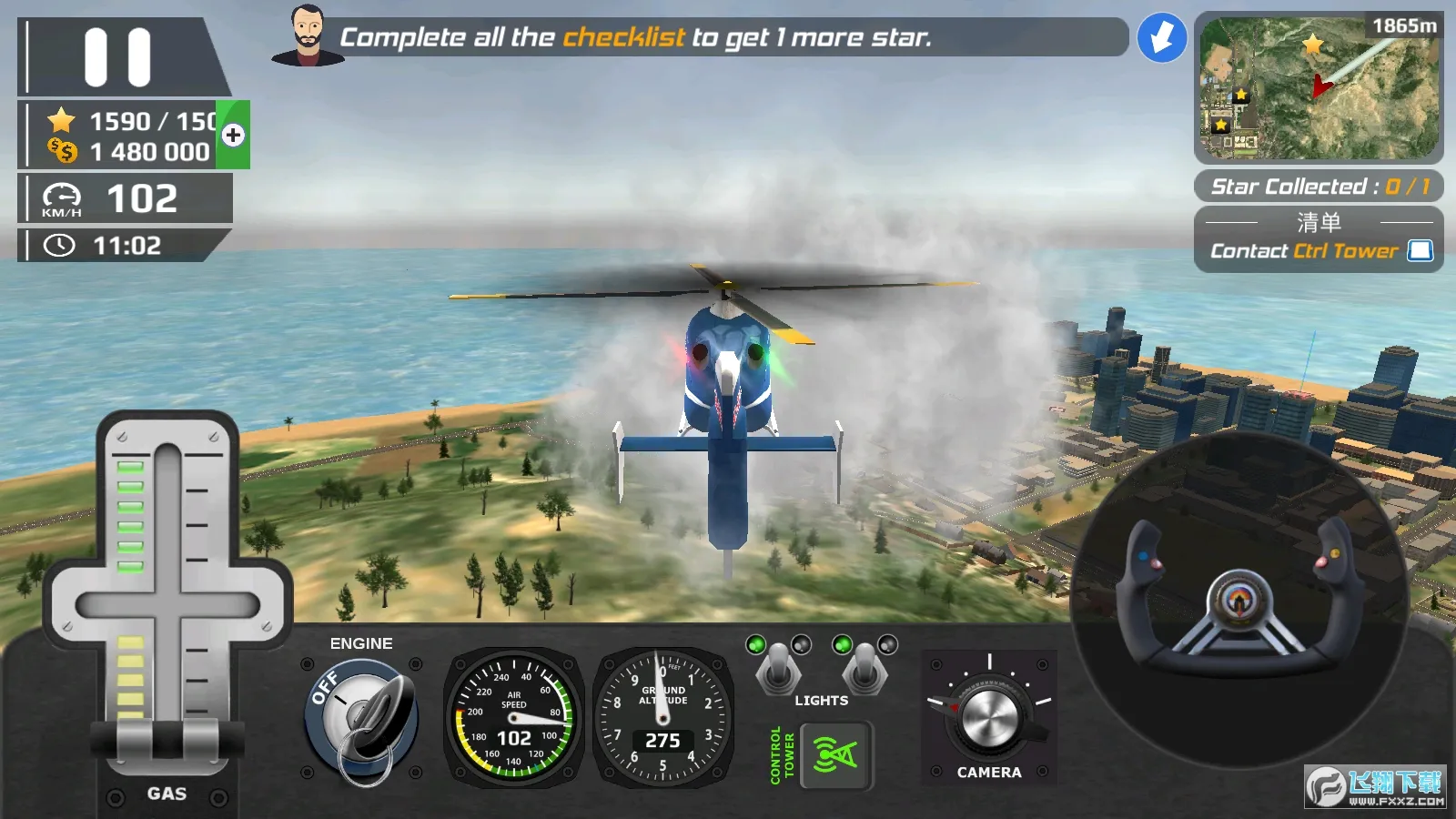1456x819 pixels.
Task: Pause the game with the pause button
Action: click(x=117, y=57)
